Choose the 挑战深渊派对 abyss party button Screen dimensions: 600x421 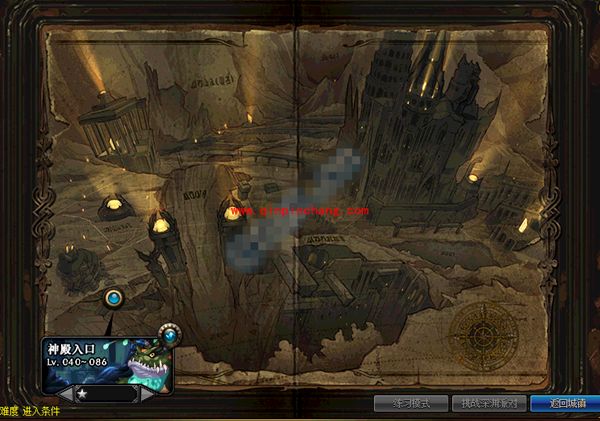(490, 404)
